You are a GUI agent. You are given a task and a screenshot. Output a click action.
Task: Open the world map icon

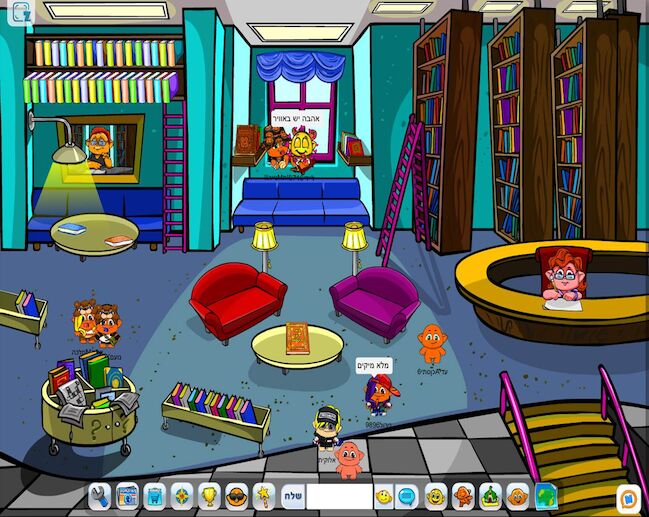point(545,495)
